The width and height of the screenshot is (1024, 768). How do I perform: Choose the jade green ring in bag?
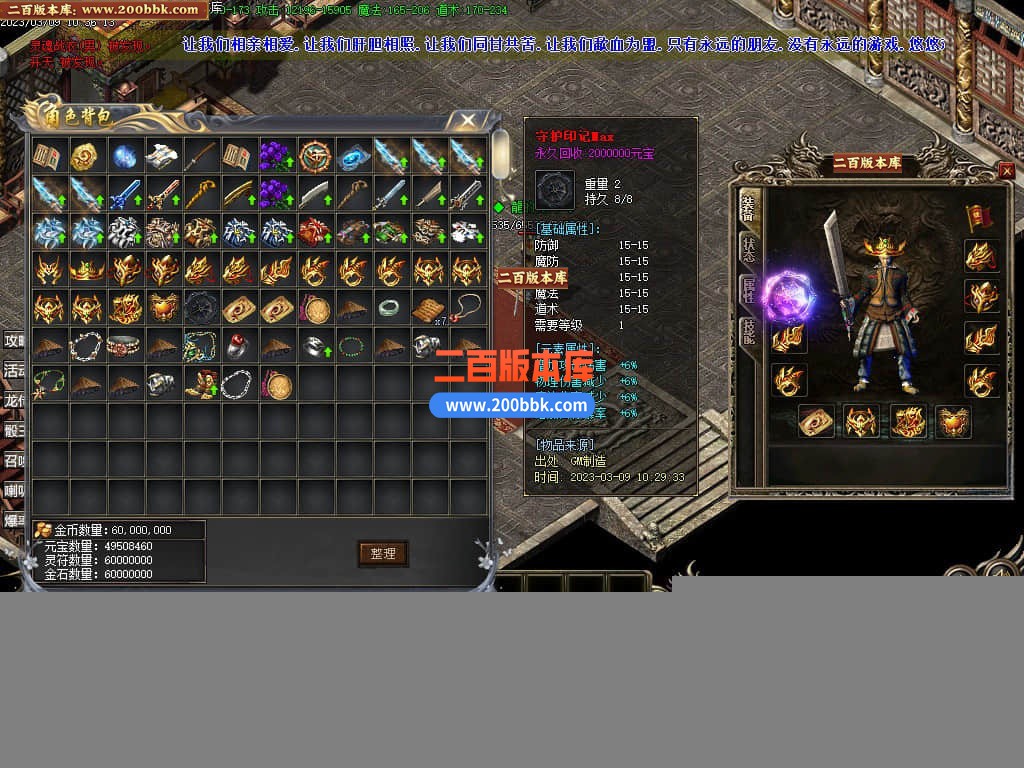click(x=390, y=307)
